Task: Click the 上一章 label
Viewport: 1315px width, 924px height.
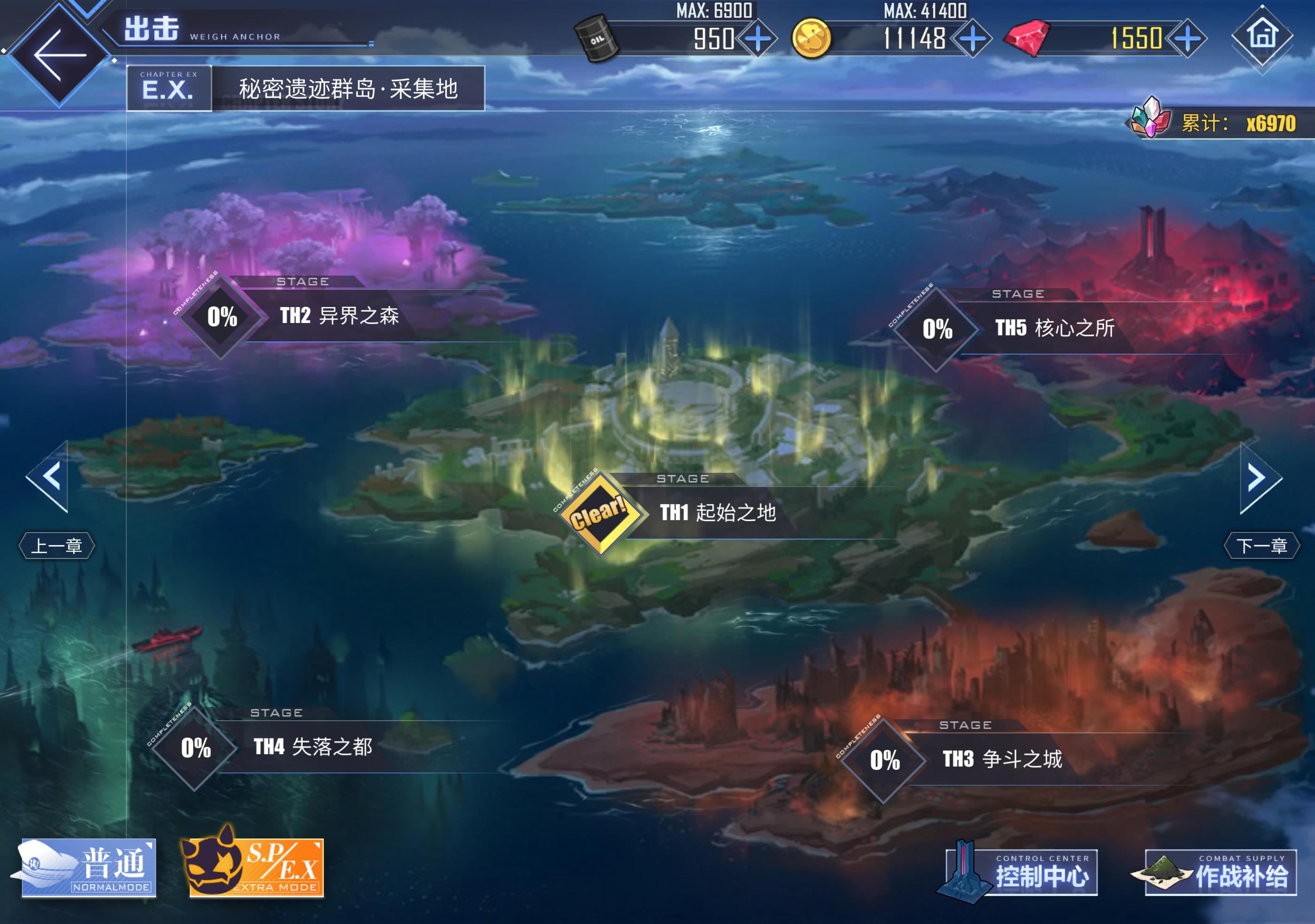Action: [x=57, y=546]
